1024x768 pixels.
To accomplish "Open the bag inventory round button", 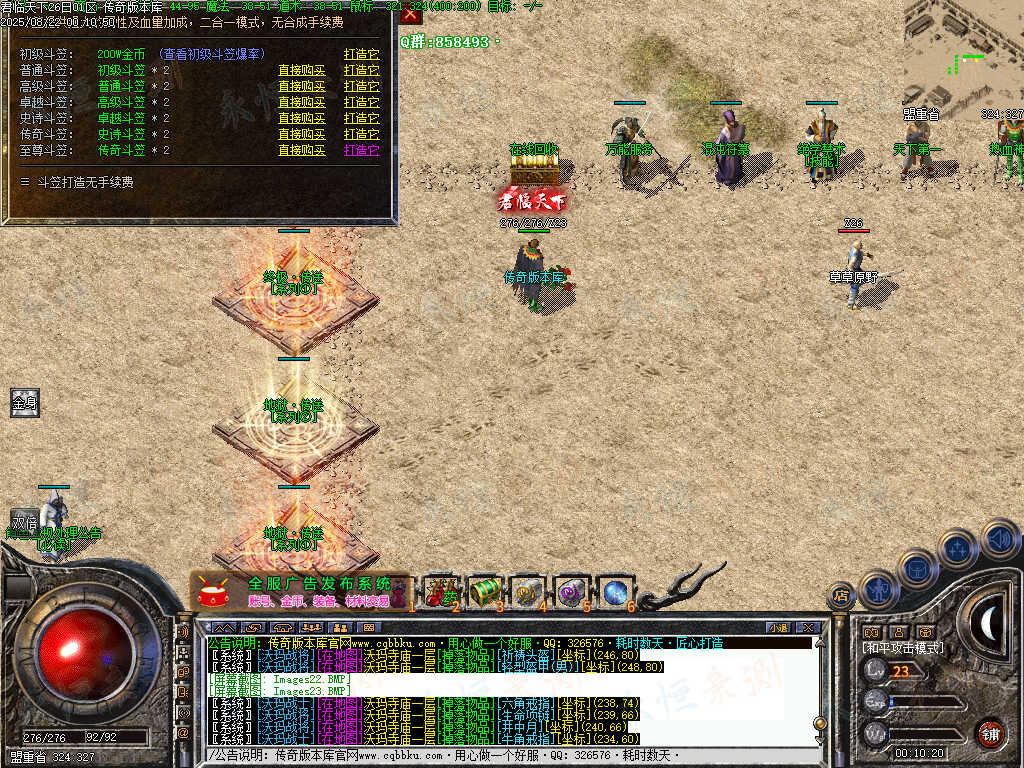I will pos(917,569).
